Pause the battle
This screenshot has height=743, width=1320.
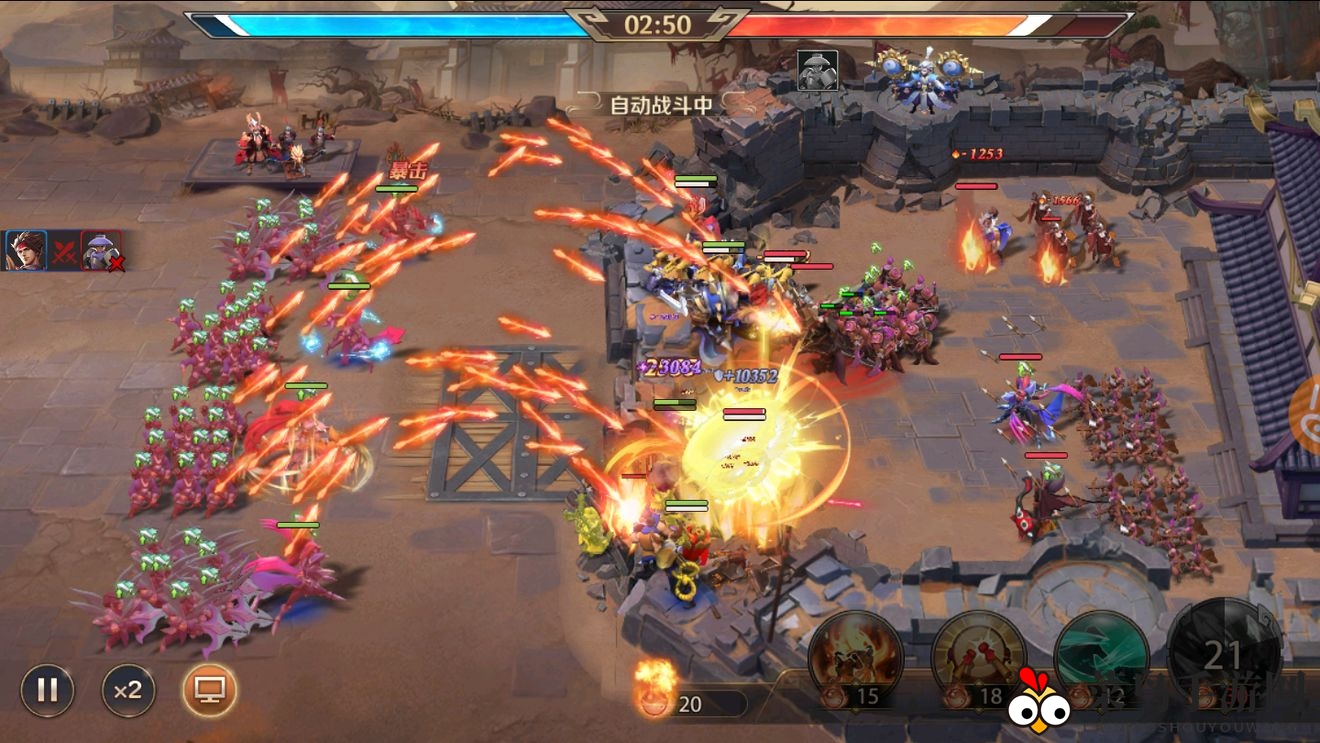(47, 690)
